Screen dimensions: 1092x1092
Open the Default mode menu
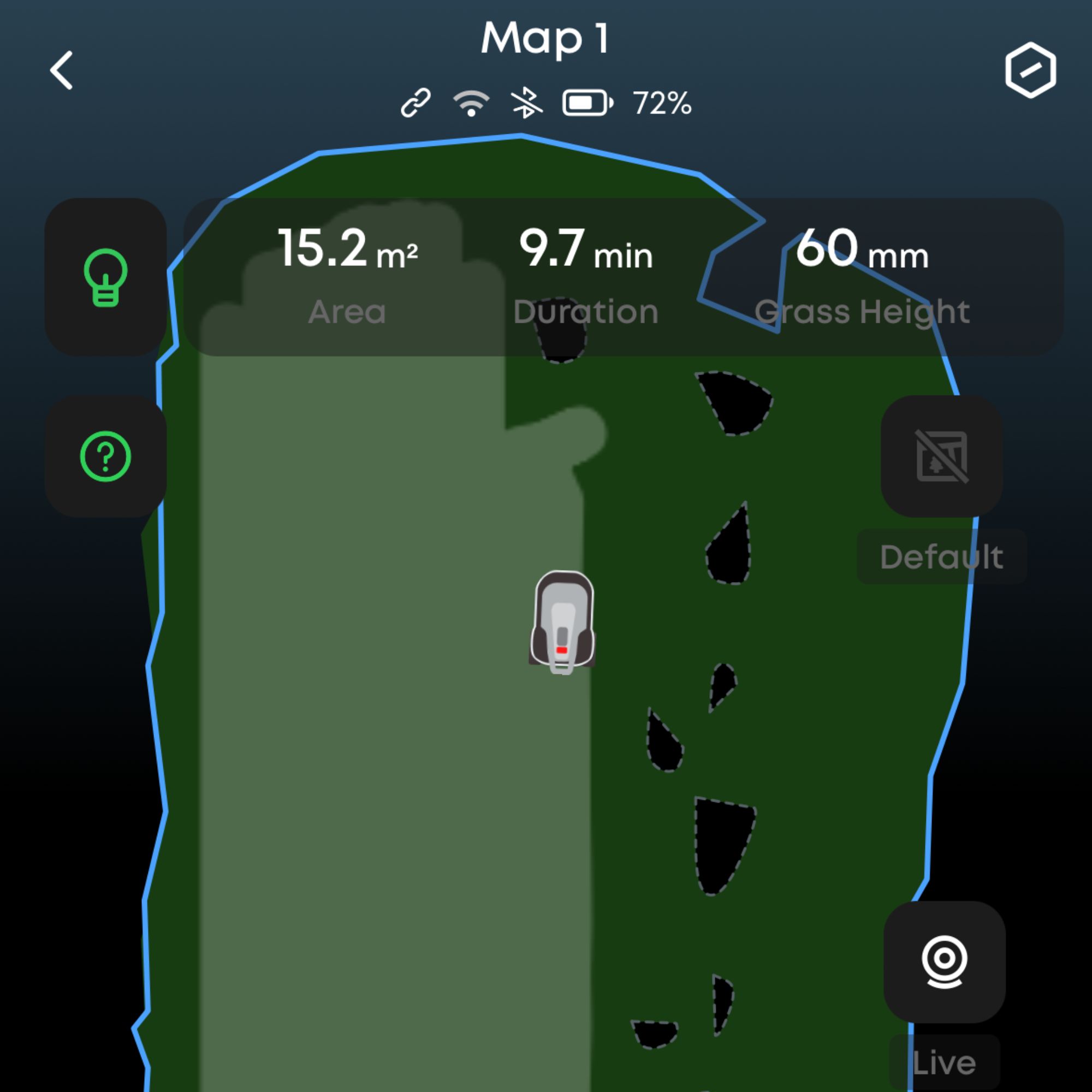coord(942,556)
